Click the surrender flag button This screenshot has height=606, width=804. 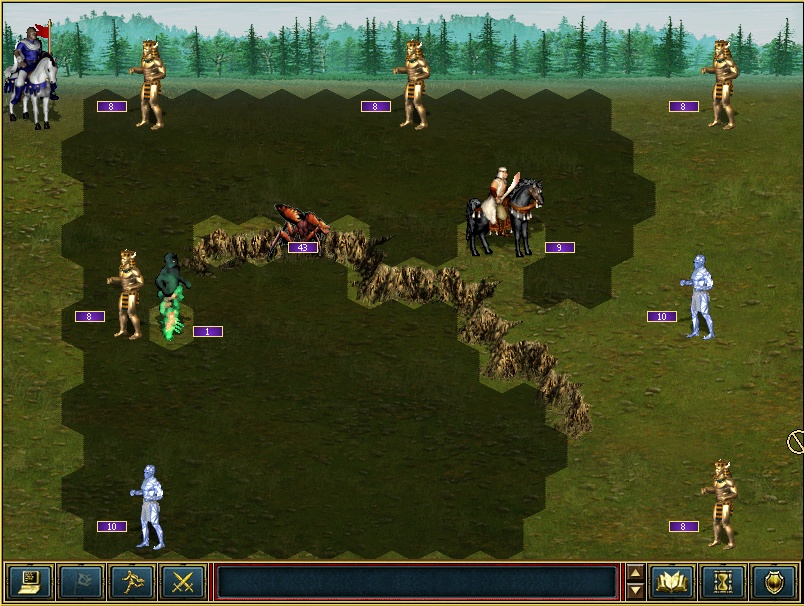click(81, 581)
